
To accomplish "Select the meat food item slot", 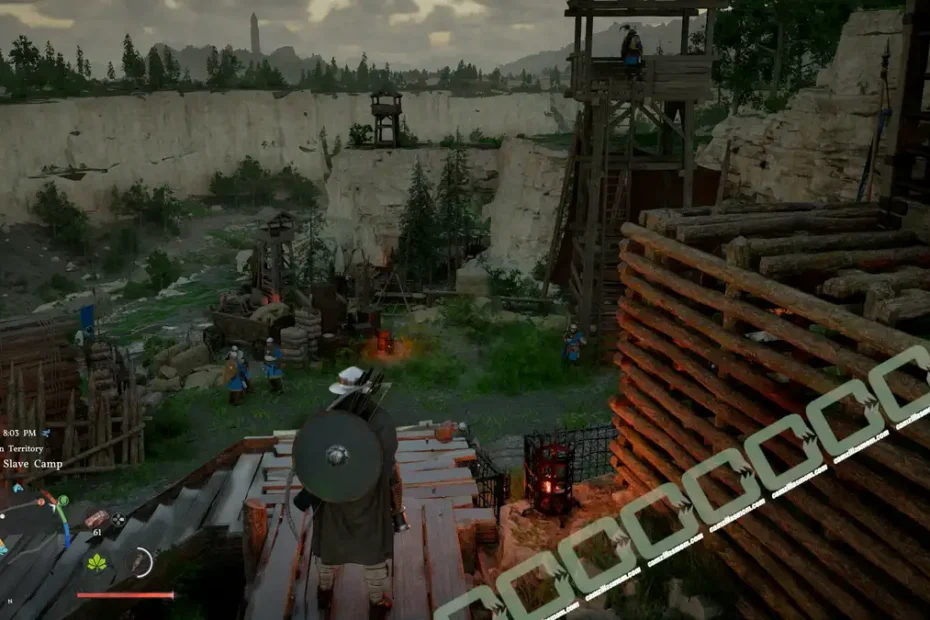I will (x=95, y=518).
